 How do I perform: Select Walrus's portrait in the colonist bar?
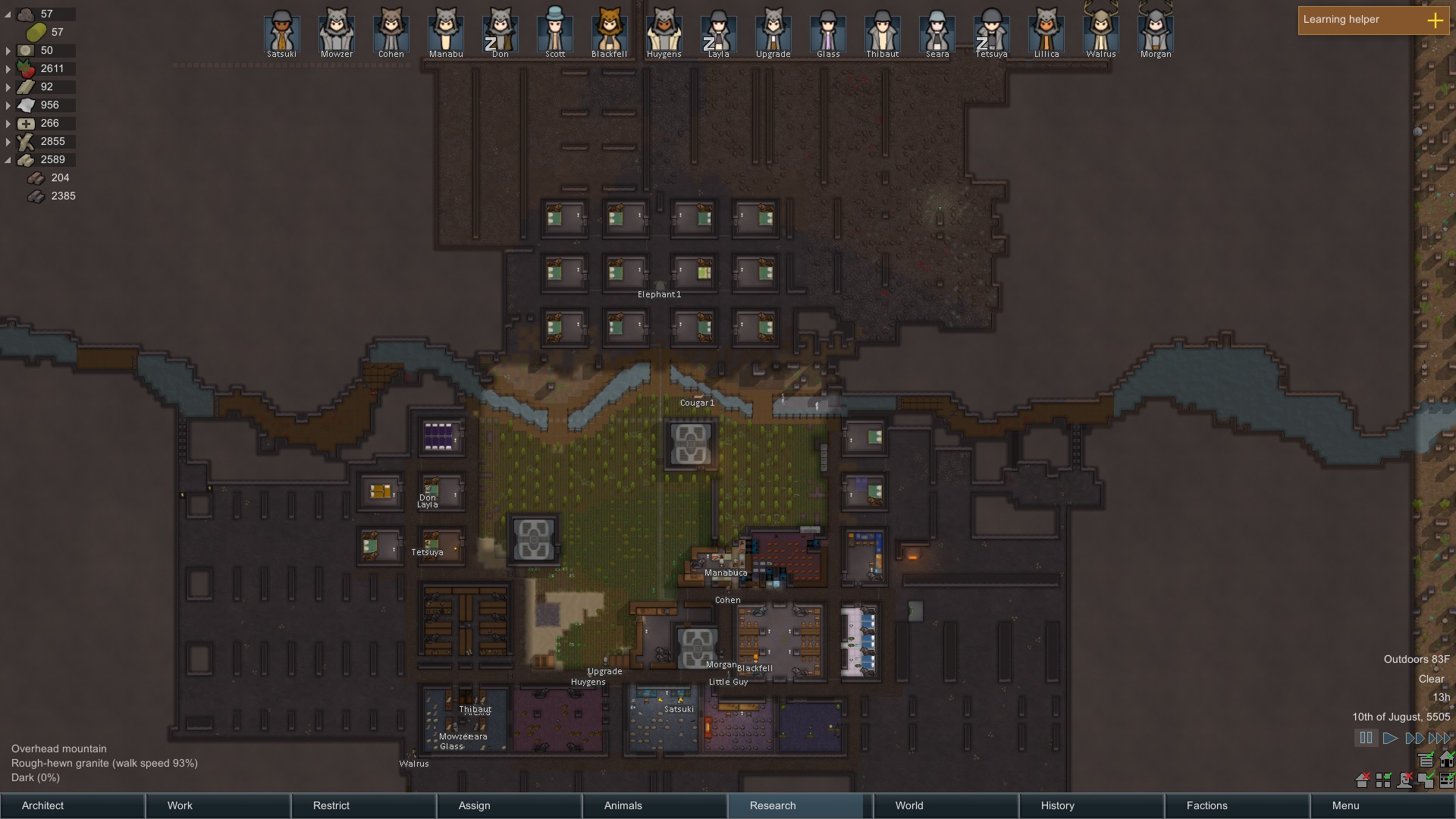[1100, 31]
